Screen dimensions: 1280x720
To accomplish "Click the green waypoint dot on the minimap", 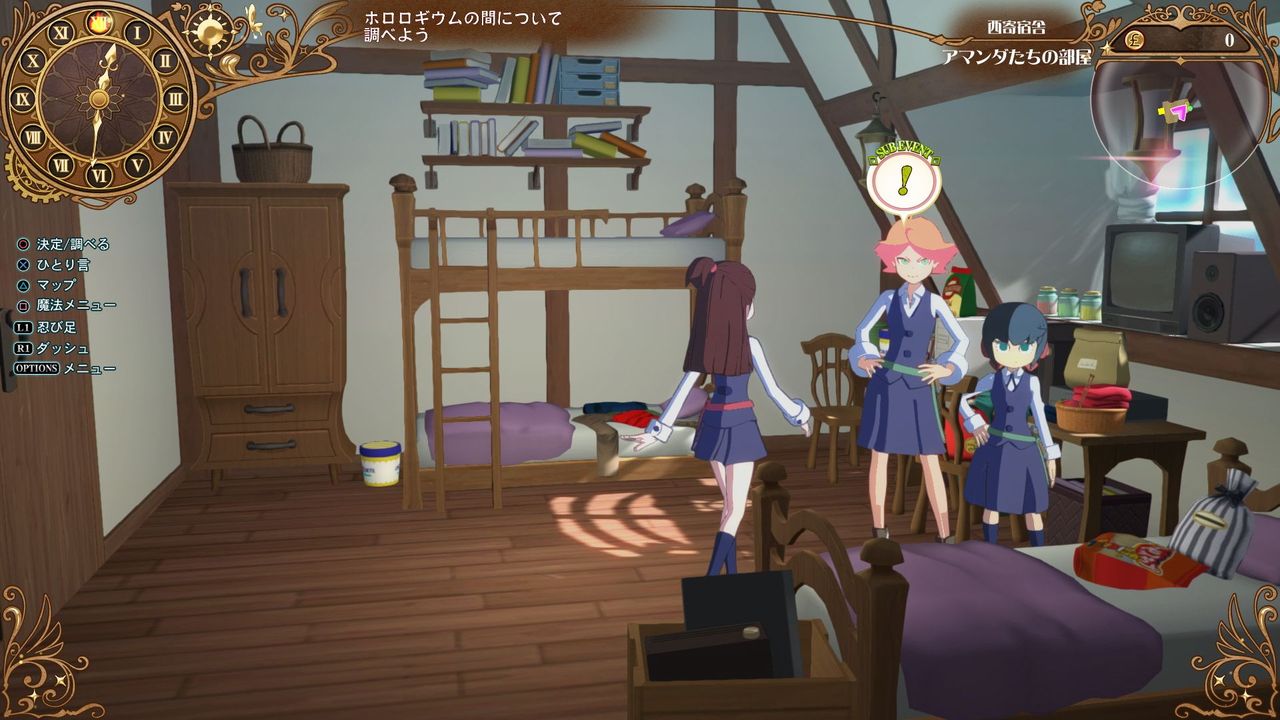I will point(1190,109).
